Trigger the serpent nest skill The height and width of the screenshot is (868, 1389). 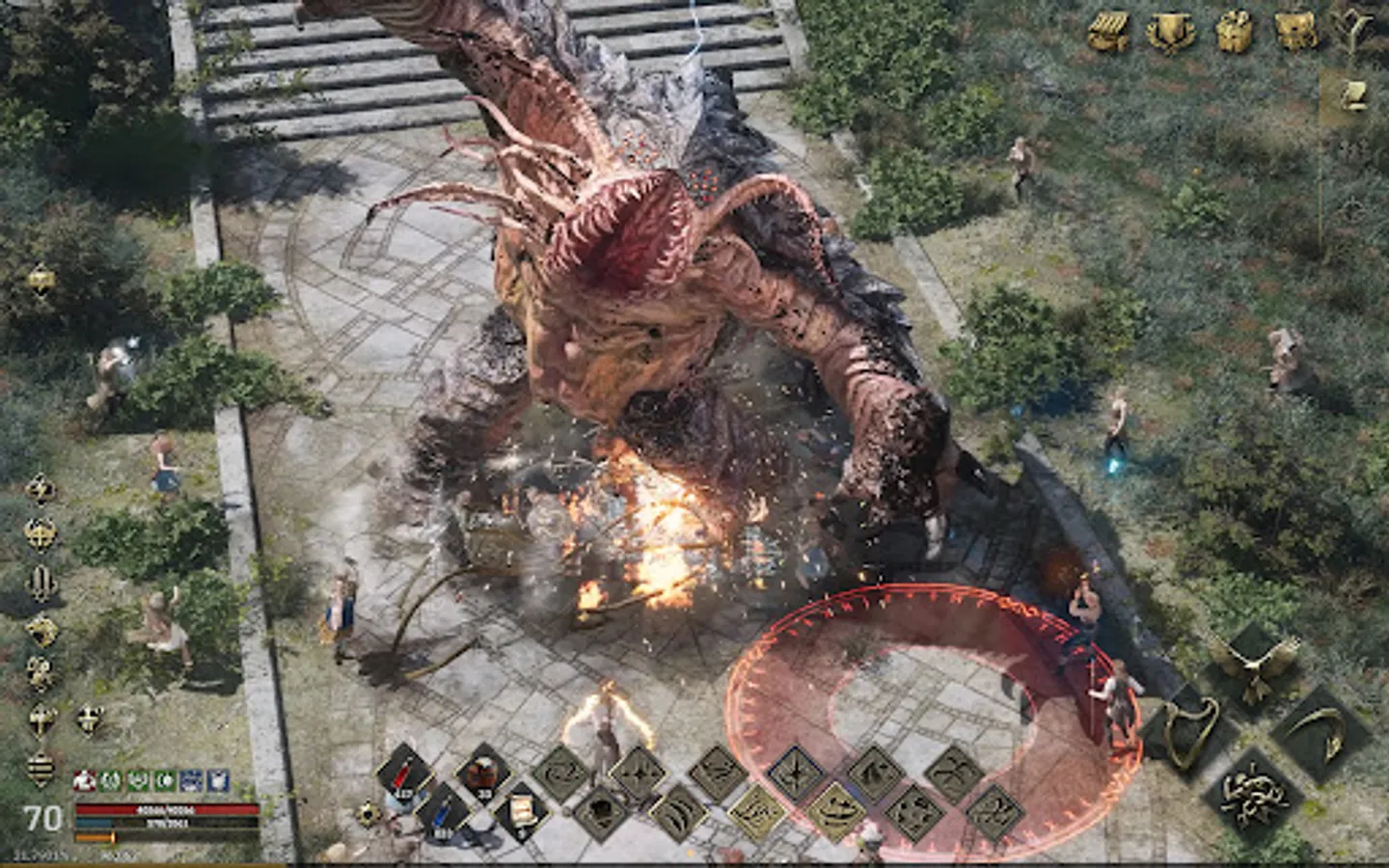pos(1254,795)
